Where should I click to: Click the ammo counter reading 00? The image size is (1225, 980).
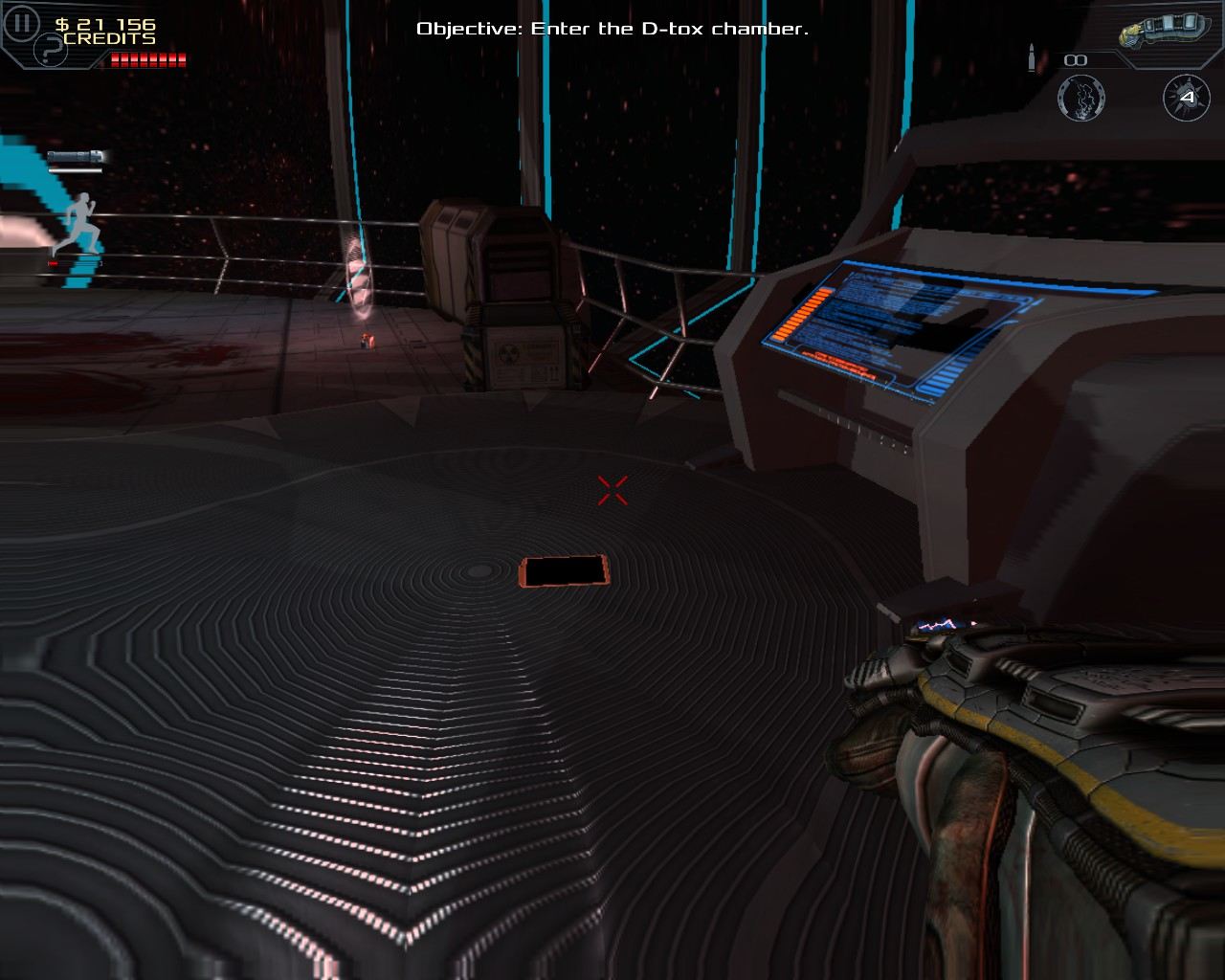pyautogui.click(x=1078, y=59)
